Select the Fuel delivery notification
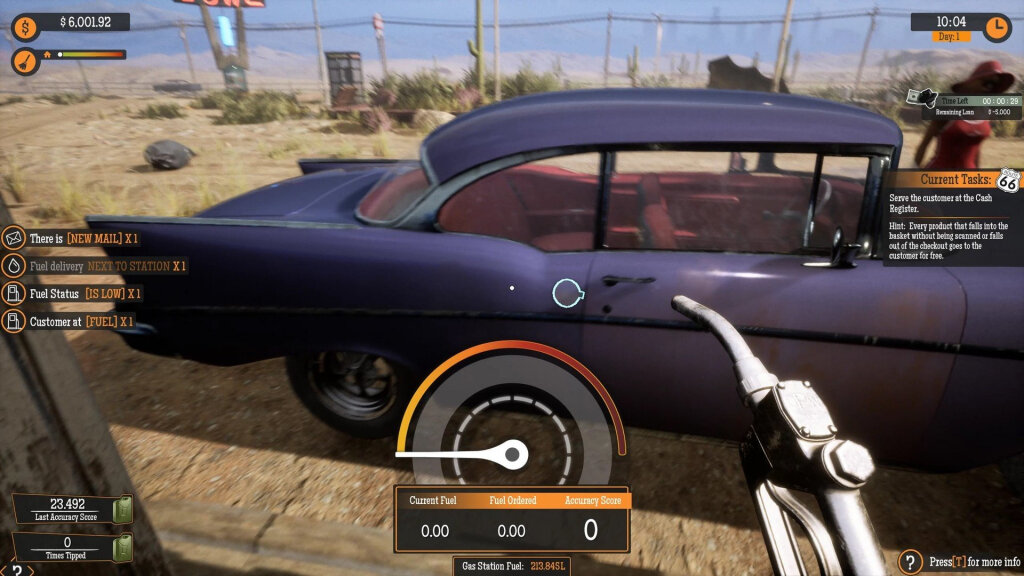 [x=95, y=266]
